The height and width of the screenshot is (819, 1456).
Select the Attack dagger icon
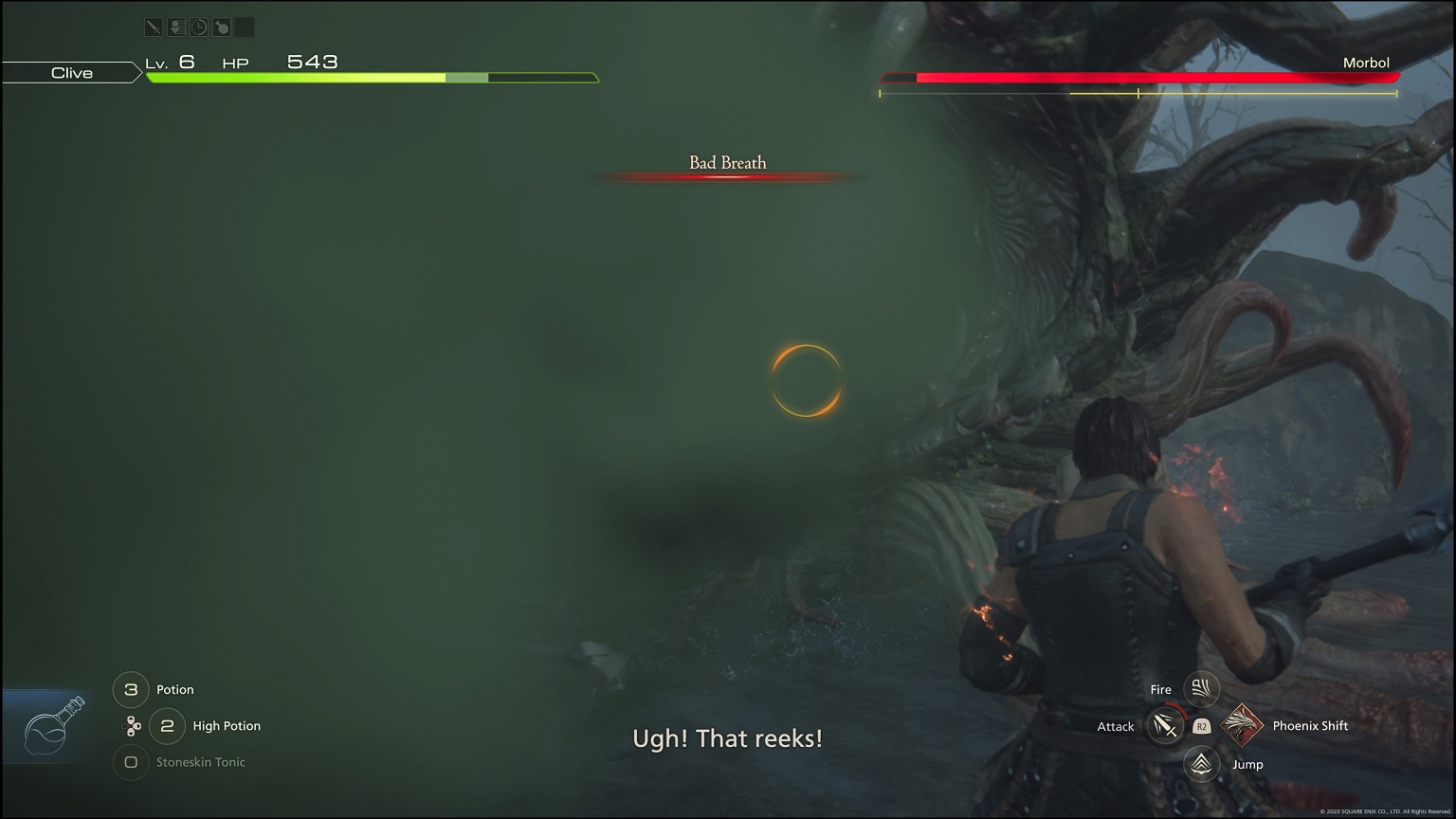[x=1164, y=726]
